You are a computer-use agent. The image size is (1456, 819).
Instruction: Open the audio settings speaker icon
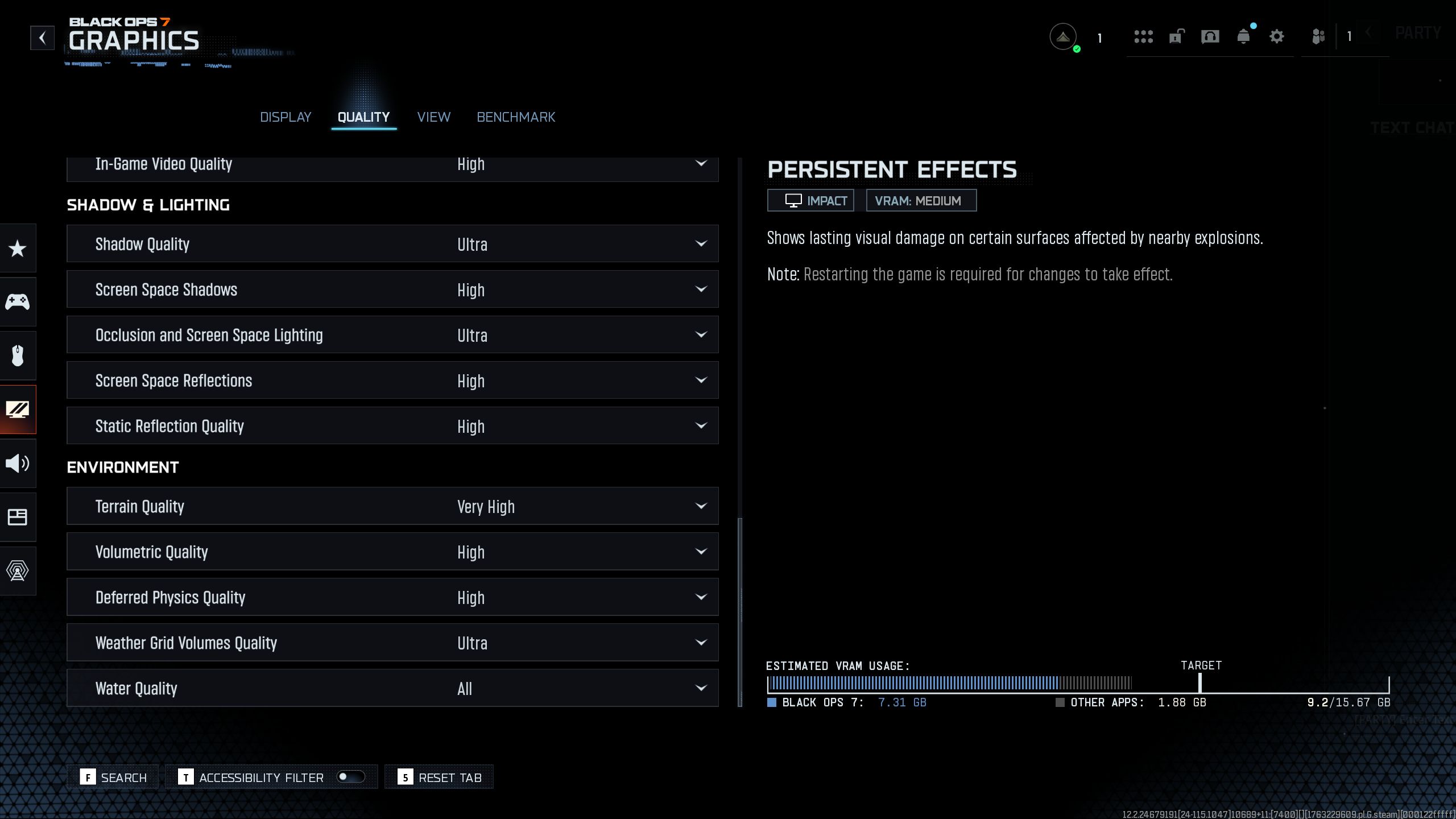click(x=18, y=464)
